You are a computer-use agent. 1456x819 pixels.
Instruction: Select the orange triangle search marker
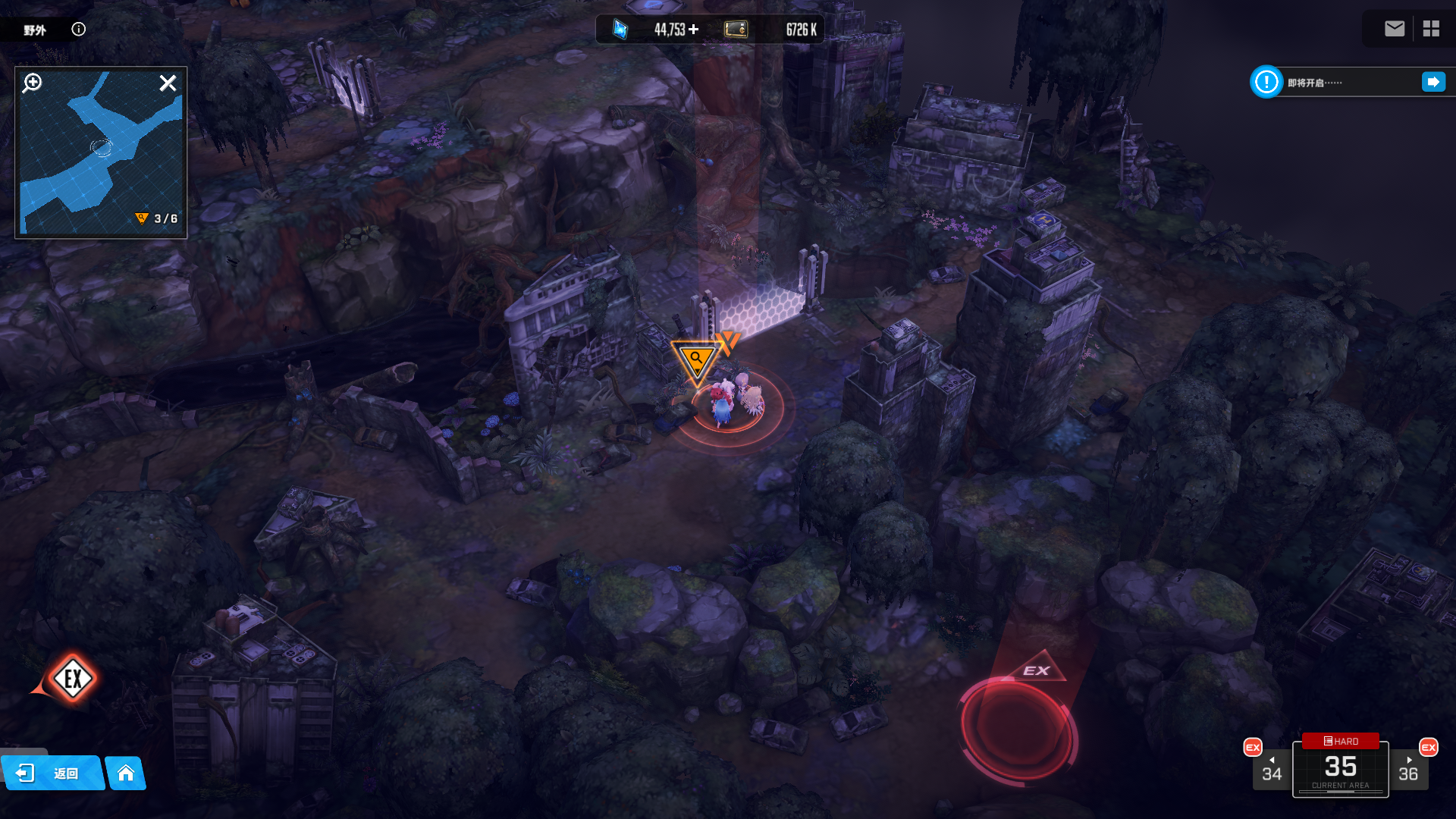coord(696,360)
